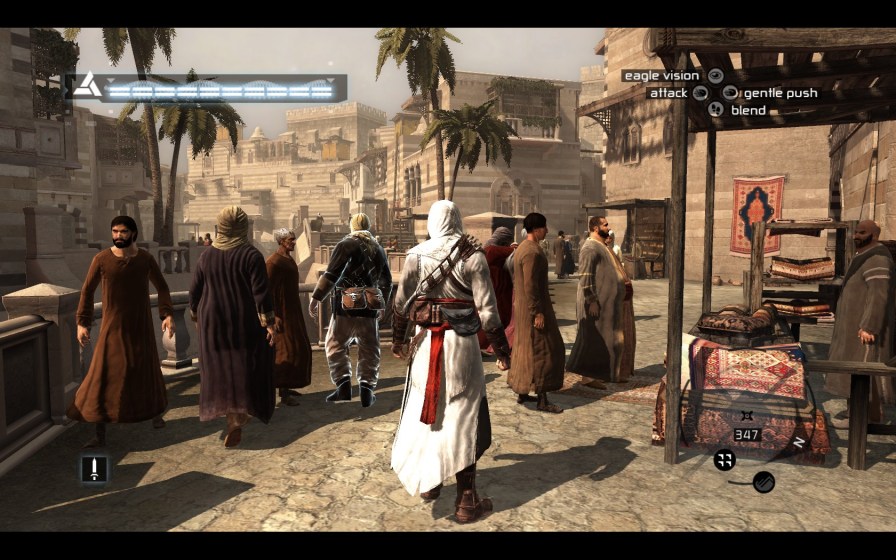This screenshot has width=896, height=560.
Task: Choose the gentle push hand icon
Action: click(730, 93)
